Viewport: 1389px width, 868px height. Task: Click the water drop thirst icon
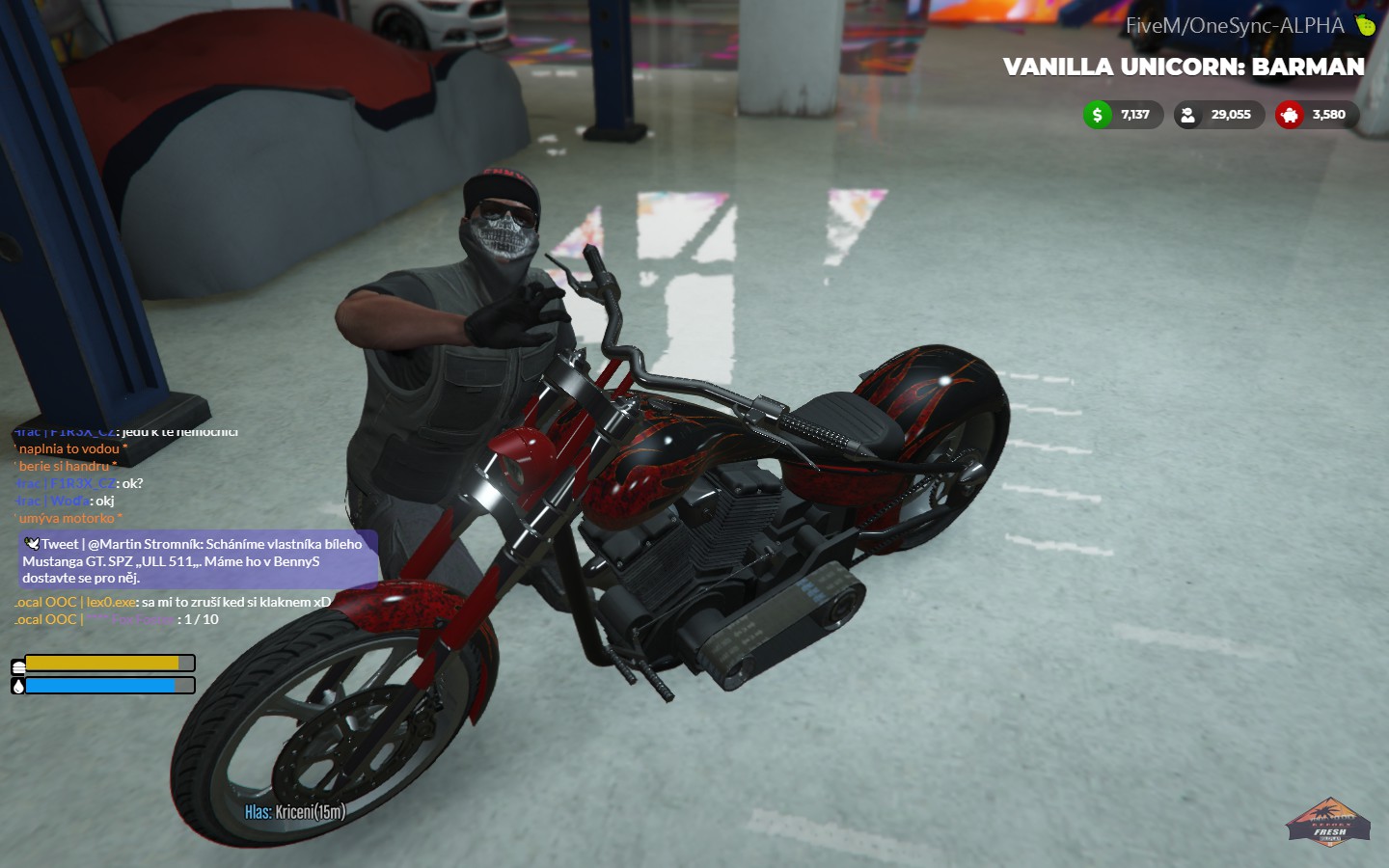18,685
